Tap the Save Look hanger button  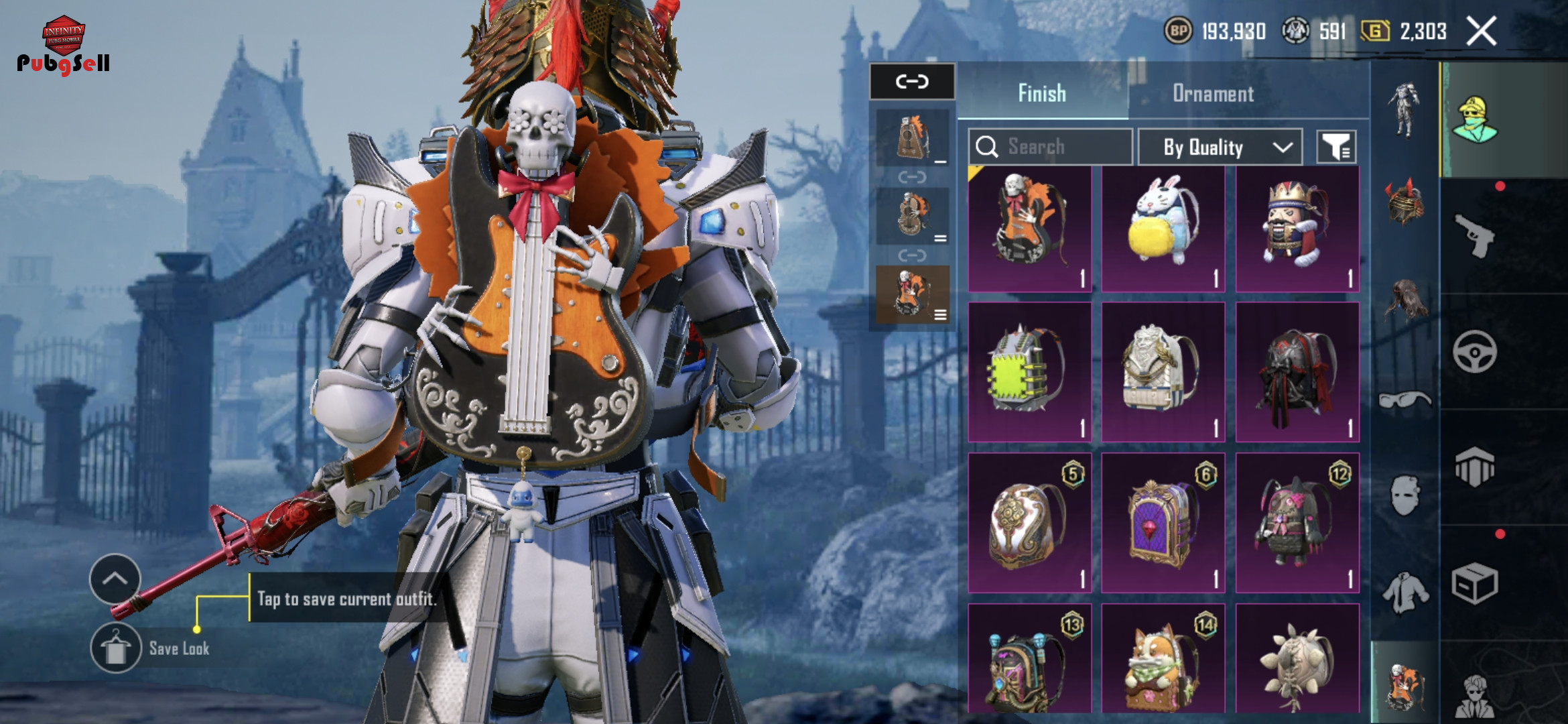(116, 648)
